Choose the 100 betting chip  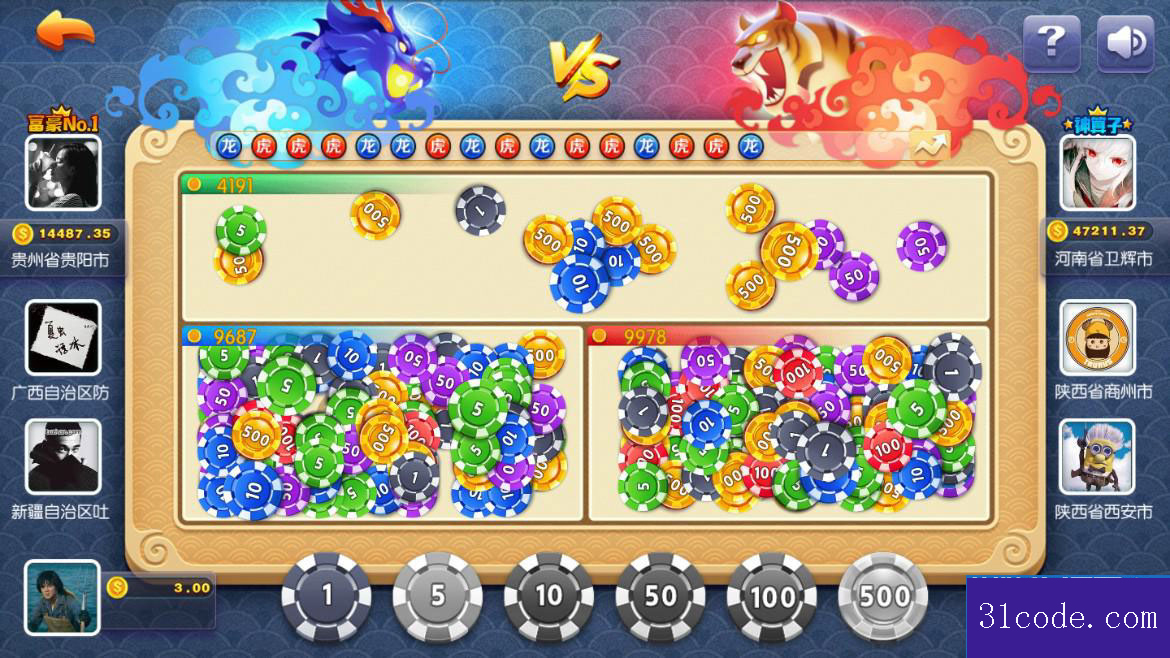[x=771, y=597]
